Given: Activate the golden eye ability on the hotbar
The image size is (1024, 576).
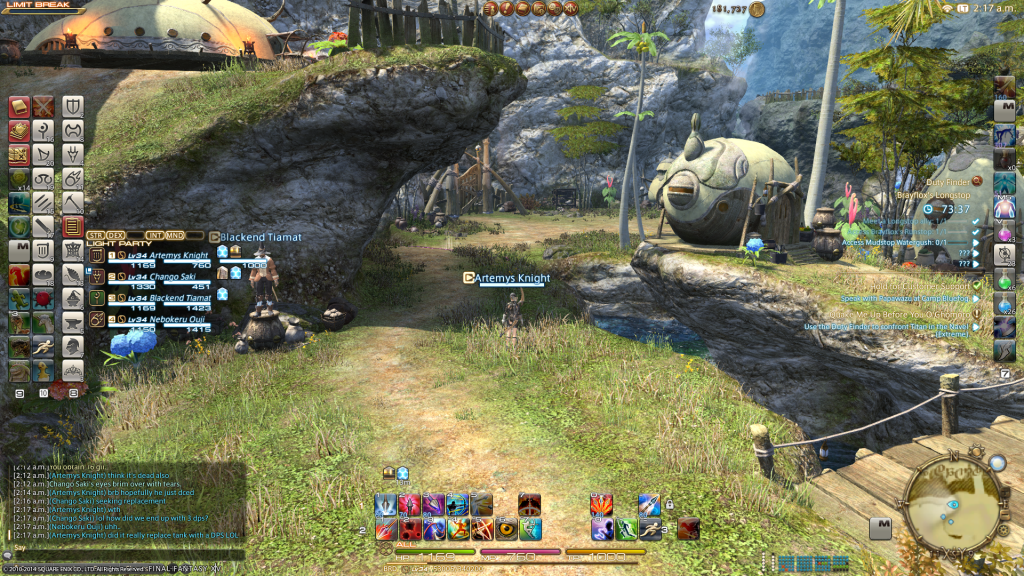Looking at the screenshot, I should pos(507,529).
